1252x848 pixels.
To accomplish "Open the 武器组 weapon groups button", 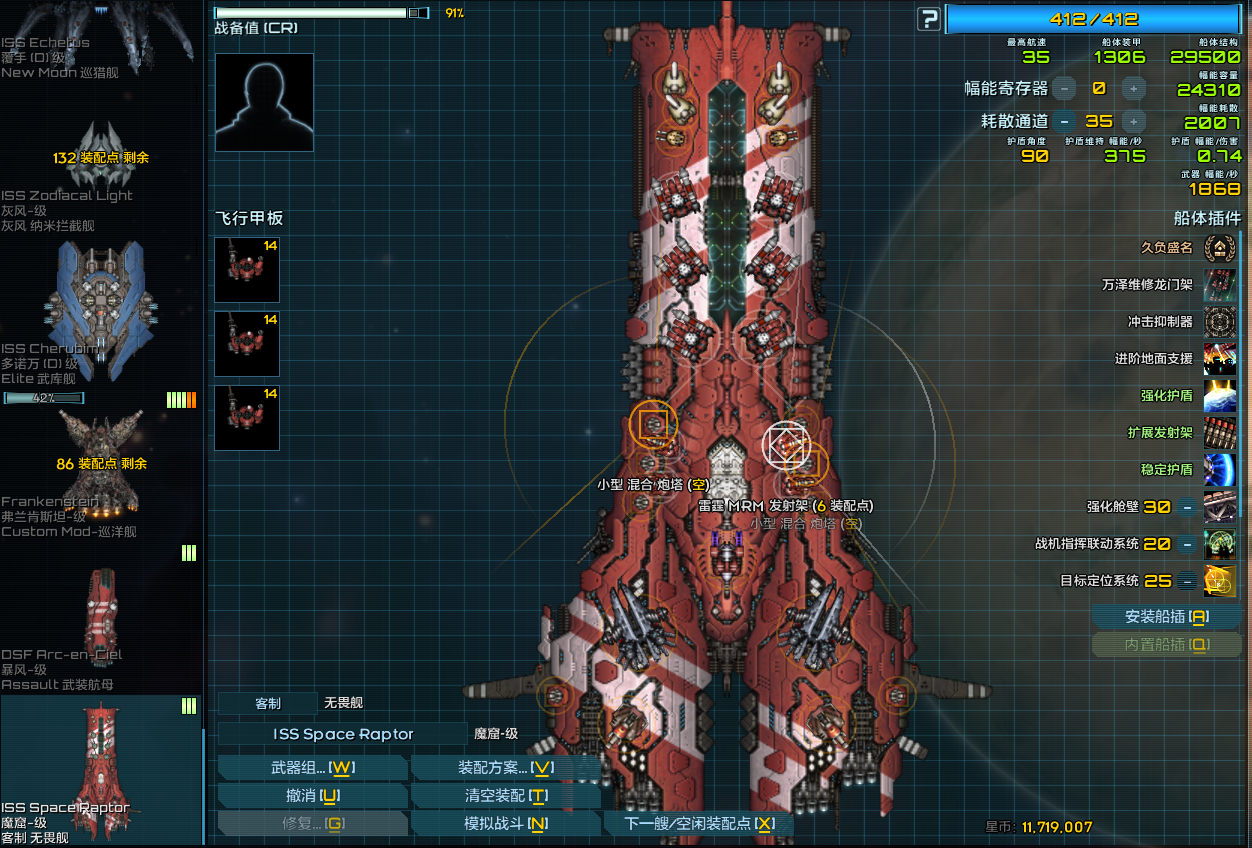I will coord(312,768).
